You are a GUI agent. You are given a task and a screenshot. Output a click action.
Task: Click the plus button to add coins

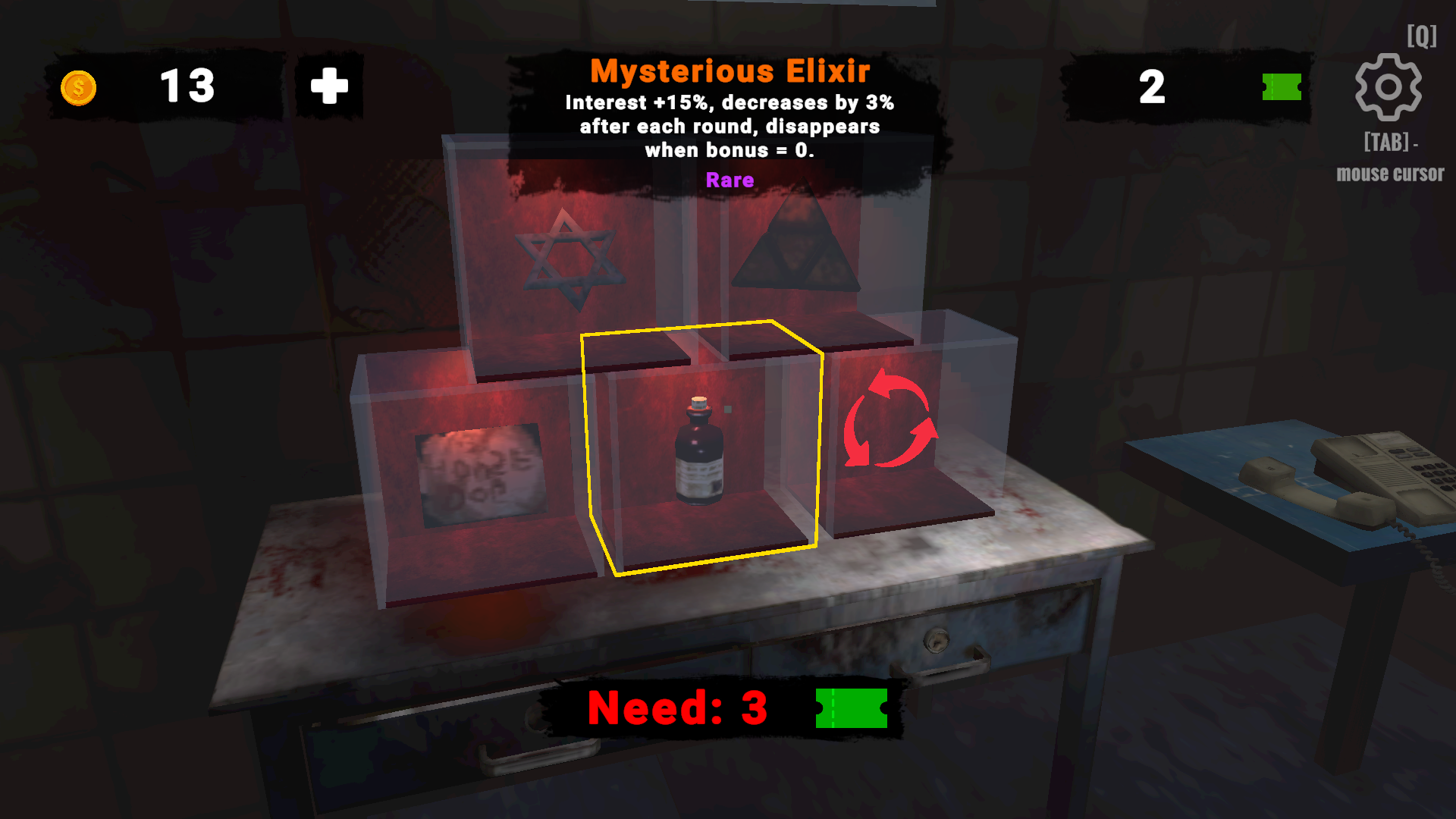(328, 86)
